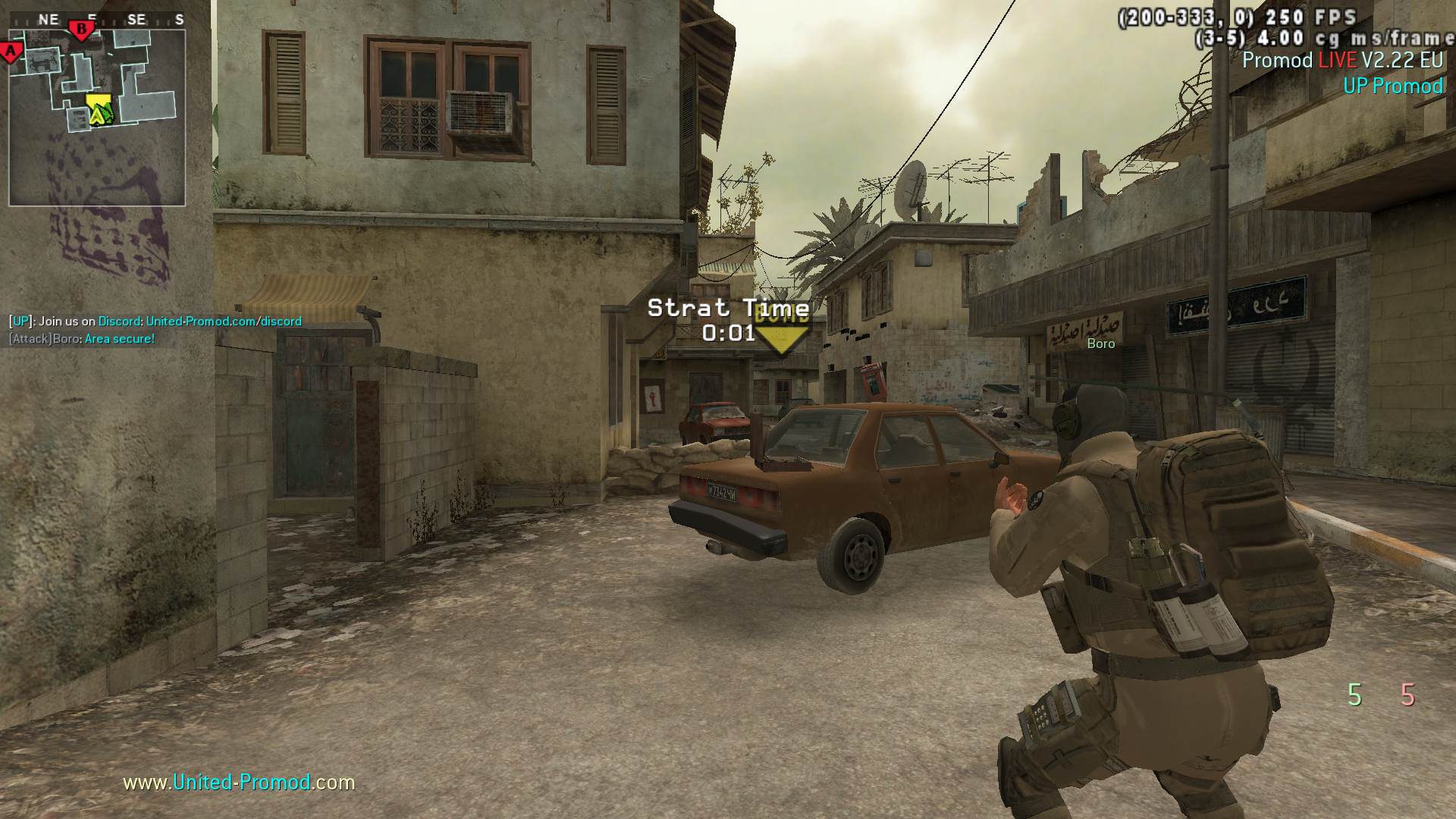
Task: Select the red B bombsite marker
Action: [x=81, y=30]
